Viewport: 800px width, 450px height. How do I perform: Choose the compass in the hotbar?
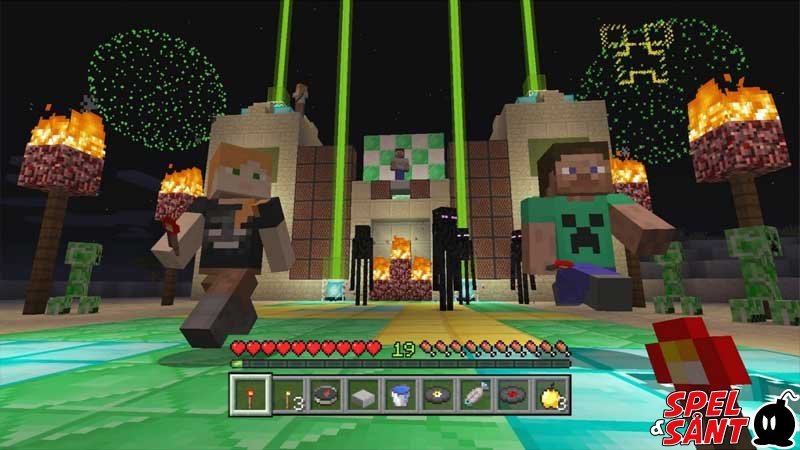click(x=324, y=393)
